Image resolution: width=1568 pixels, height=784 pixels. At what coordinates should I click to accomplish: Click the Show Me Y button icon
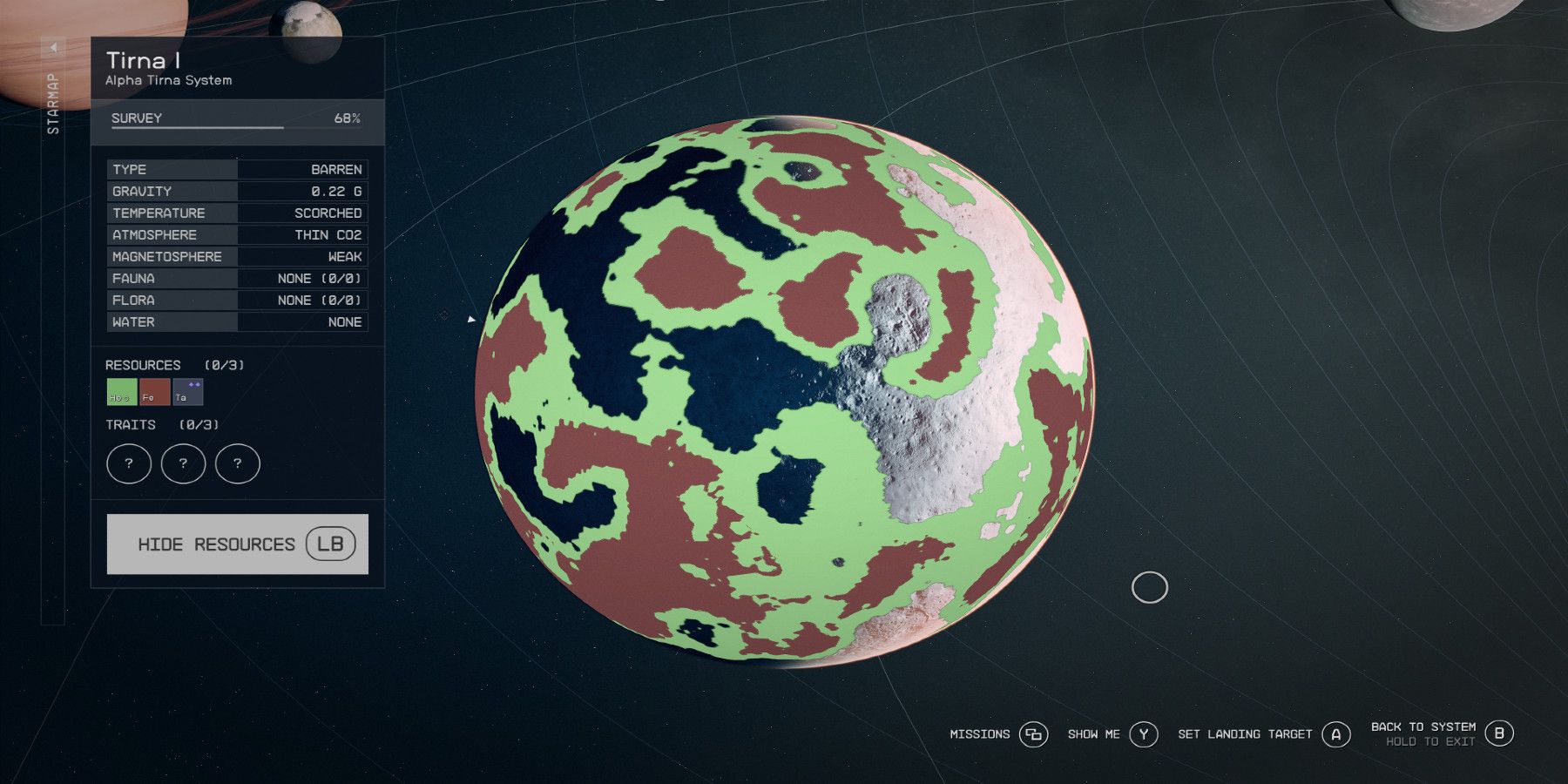click(x=1142, y=734)
